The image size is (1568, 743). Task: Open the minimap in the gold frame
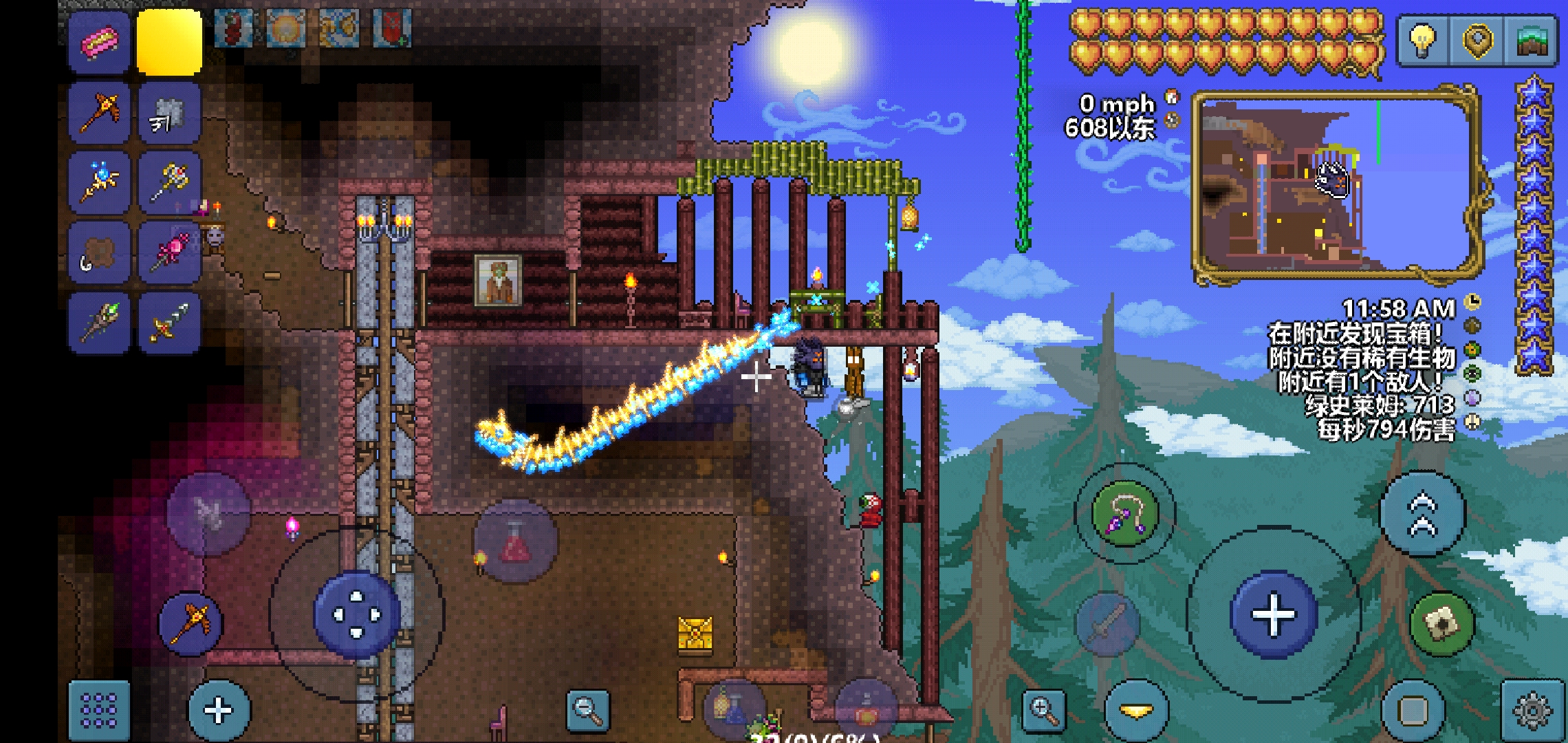[x=1334, y=187]
